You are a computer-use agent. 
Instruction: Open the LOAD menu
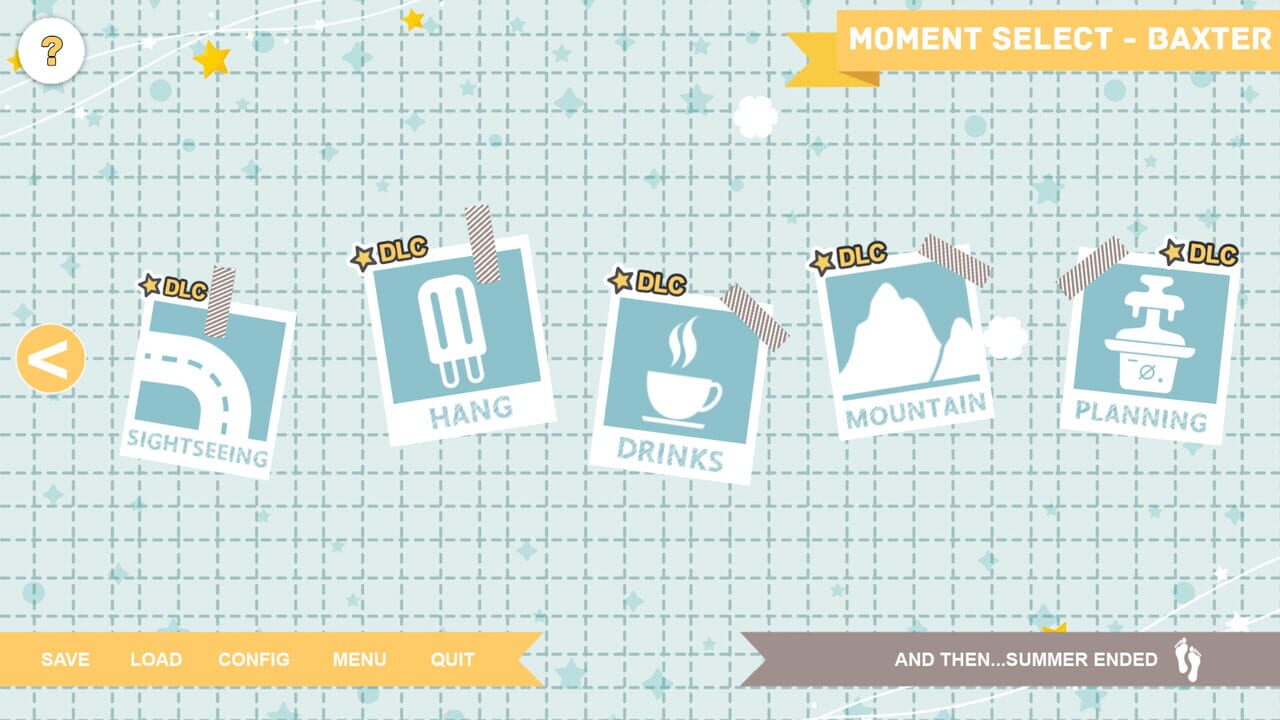point(155,659)
